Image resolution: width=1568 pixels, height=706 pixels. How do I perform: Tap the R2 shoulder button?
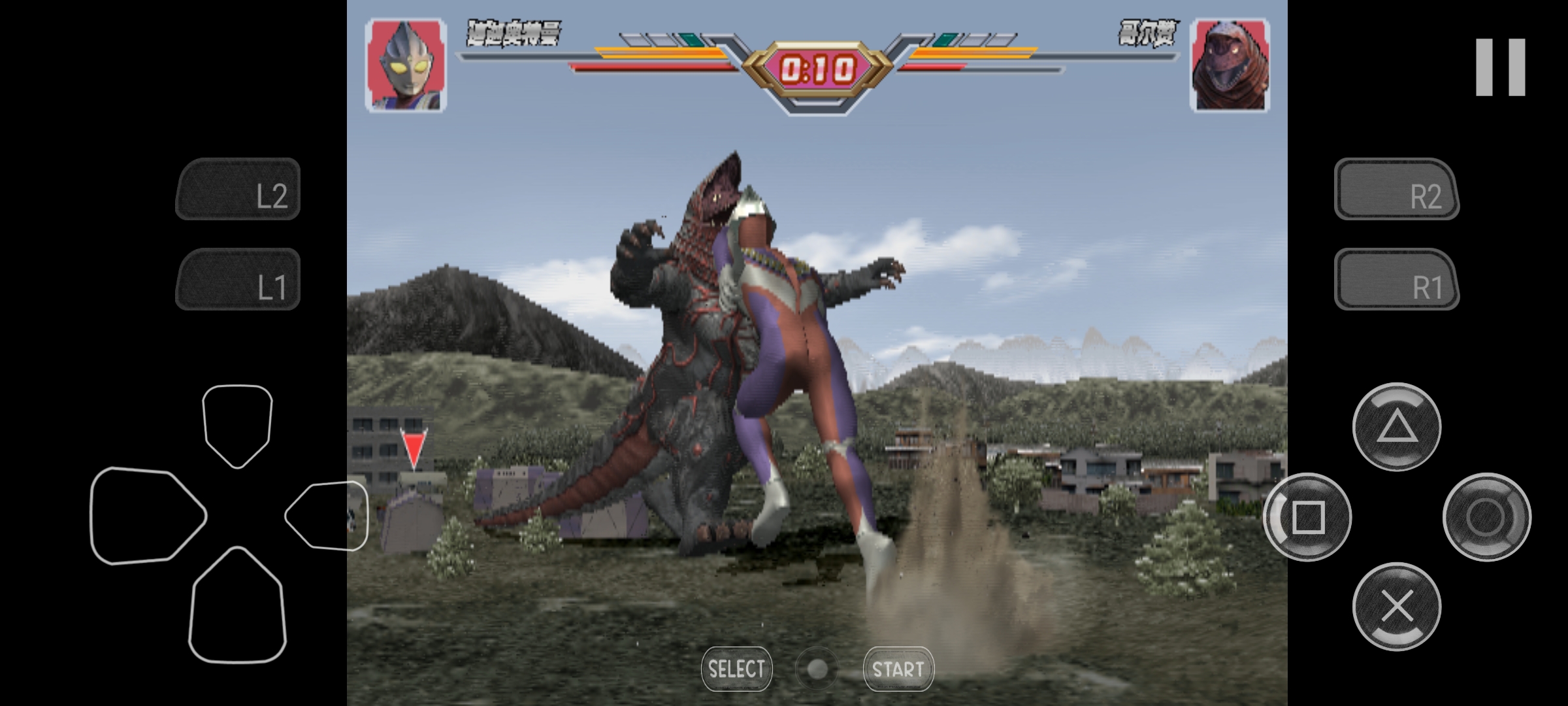(1396, 190)
